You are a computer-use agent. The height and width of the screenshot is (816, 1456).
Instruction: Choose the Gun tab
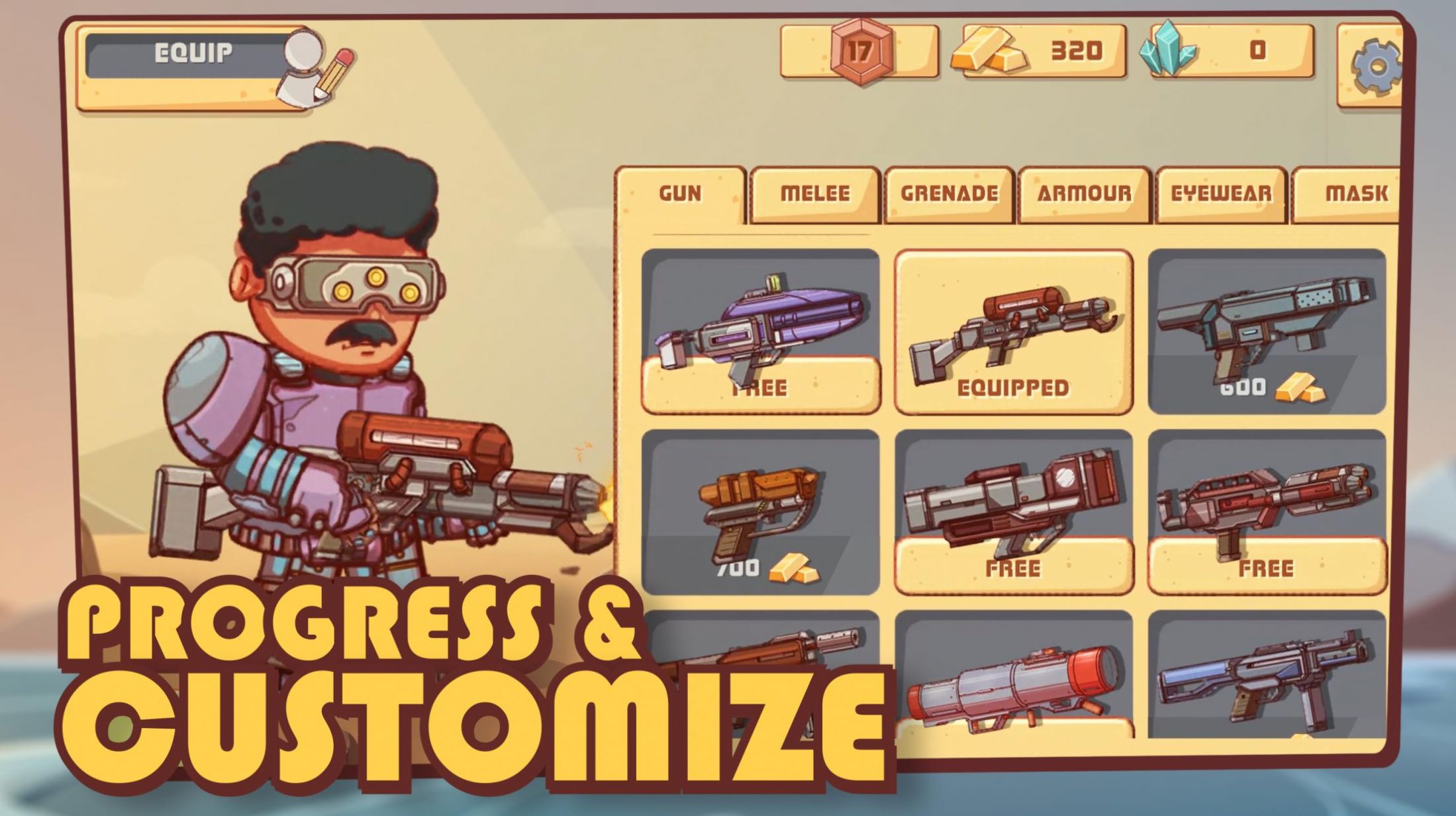[680, 194]
